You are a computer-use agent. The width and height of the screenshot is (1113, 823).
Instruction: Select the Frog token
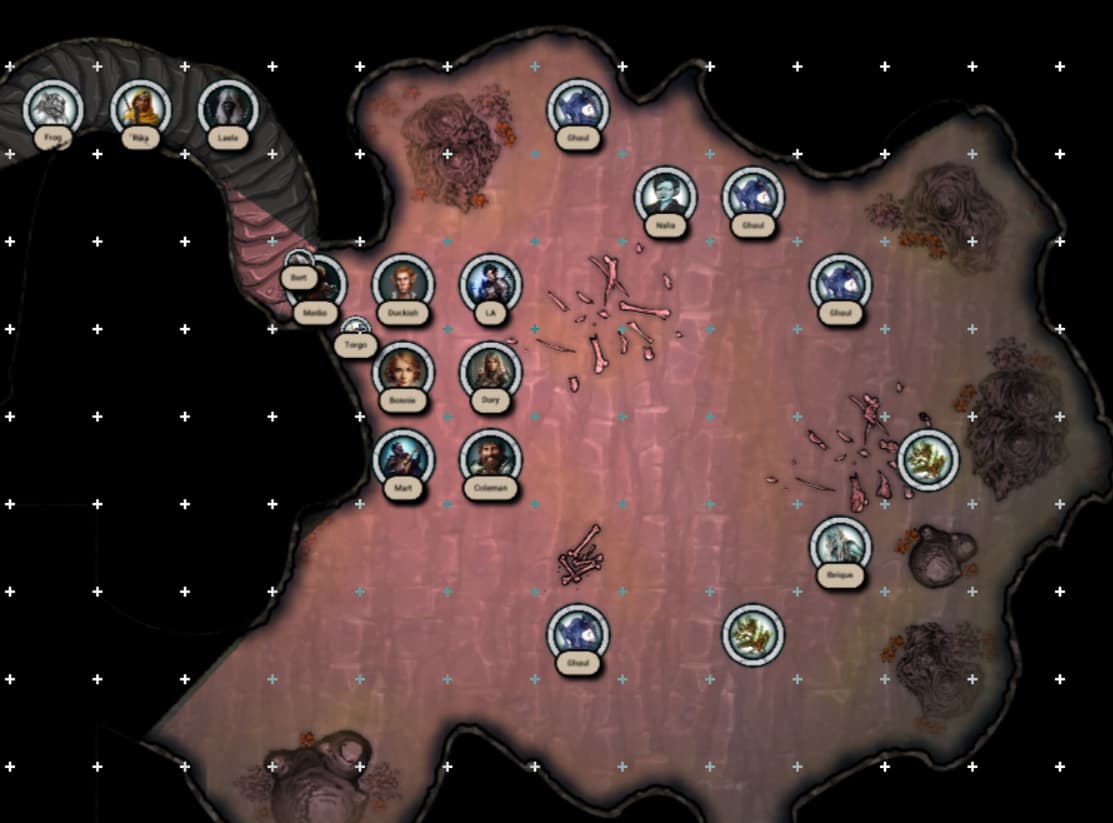pyautogui.click(x=53, y=107)
